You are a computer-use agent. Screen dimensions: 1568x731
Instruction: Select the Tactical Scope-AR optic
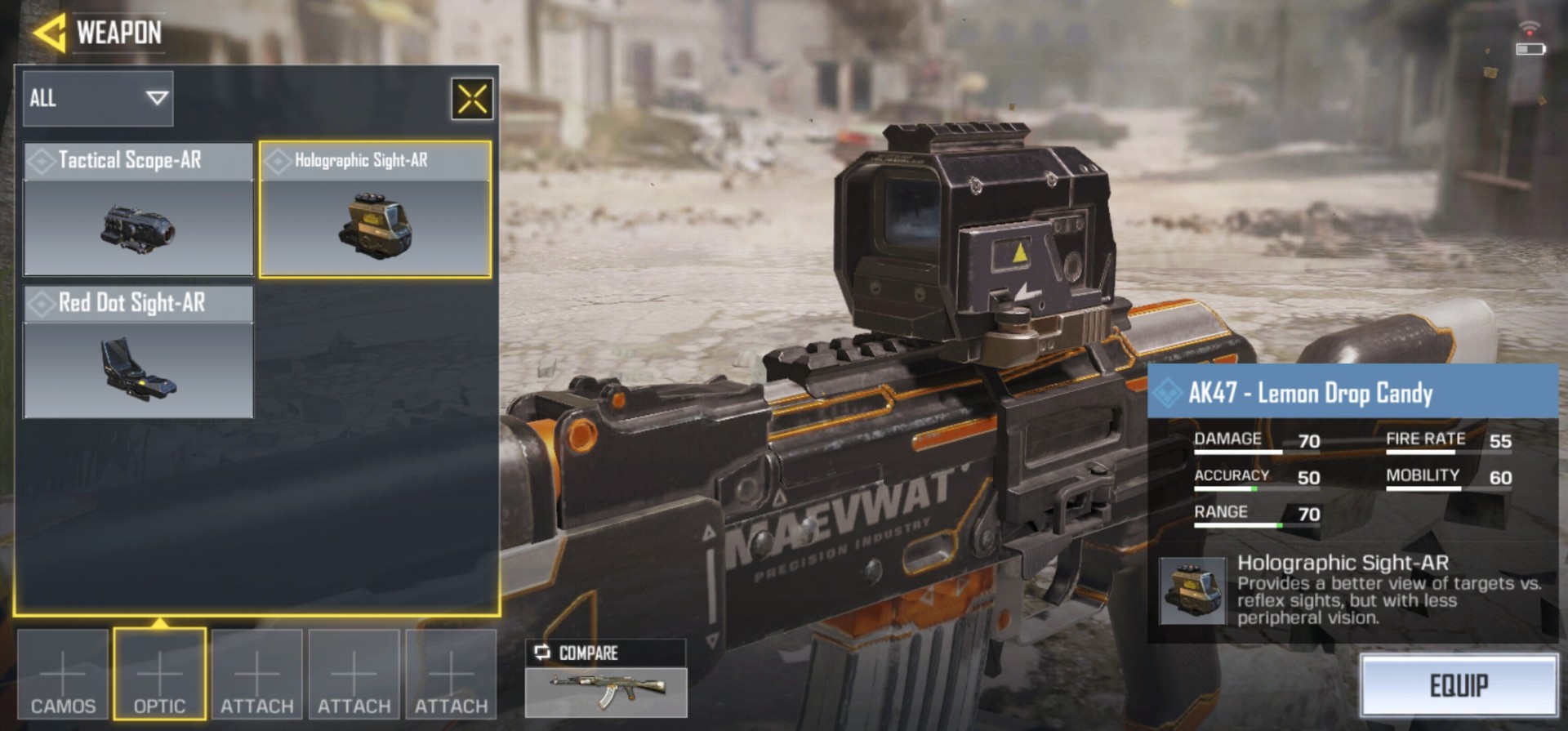click(138, 209)
